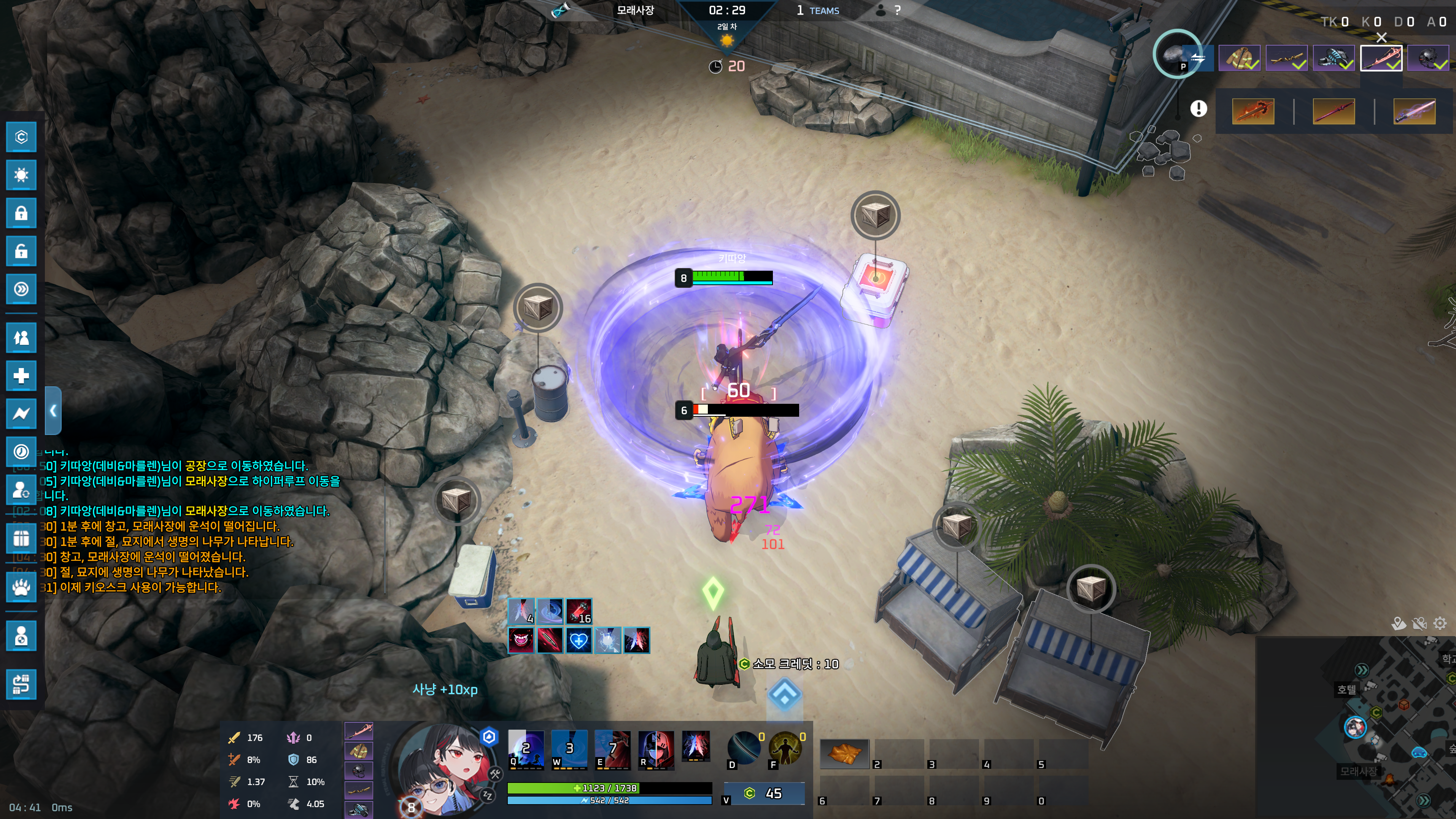Pick the flaming red sword upgrade option
1456x819 pixels.
tap(1253, 111)
